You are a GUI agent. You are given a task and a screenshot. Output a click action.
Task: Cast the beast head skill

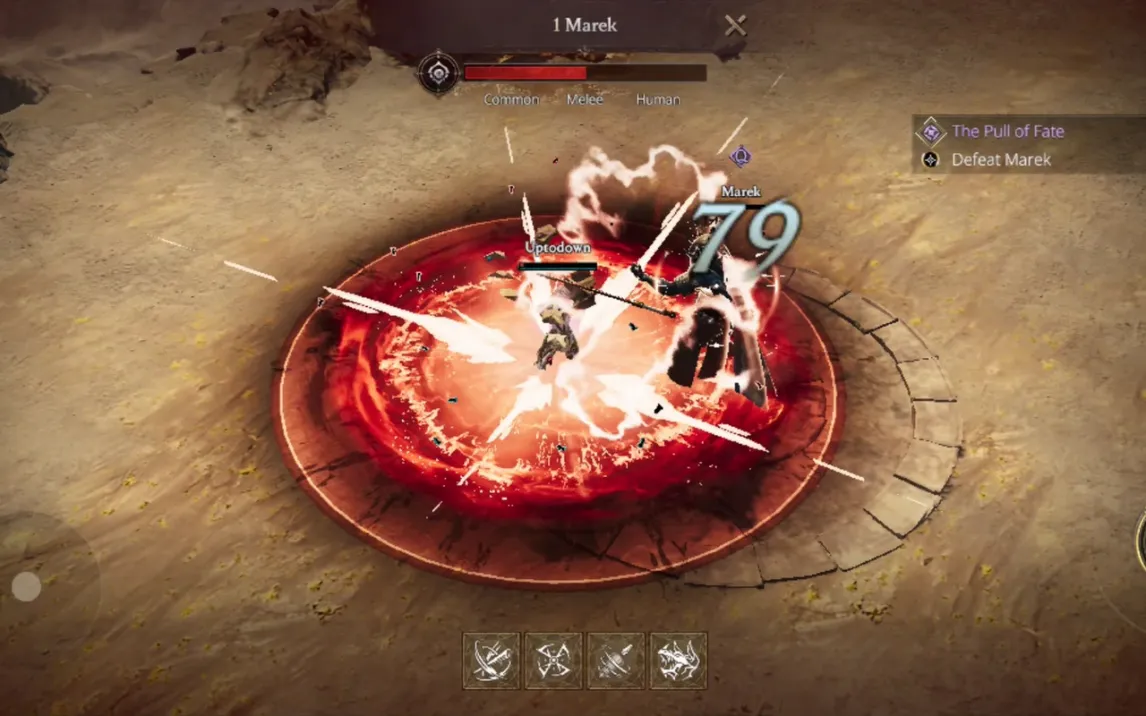(678, 660)
